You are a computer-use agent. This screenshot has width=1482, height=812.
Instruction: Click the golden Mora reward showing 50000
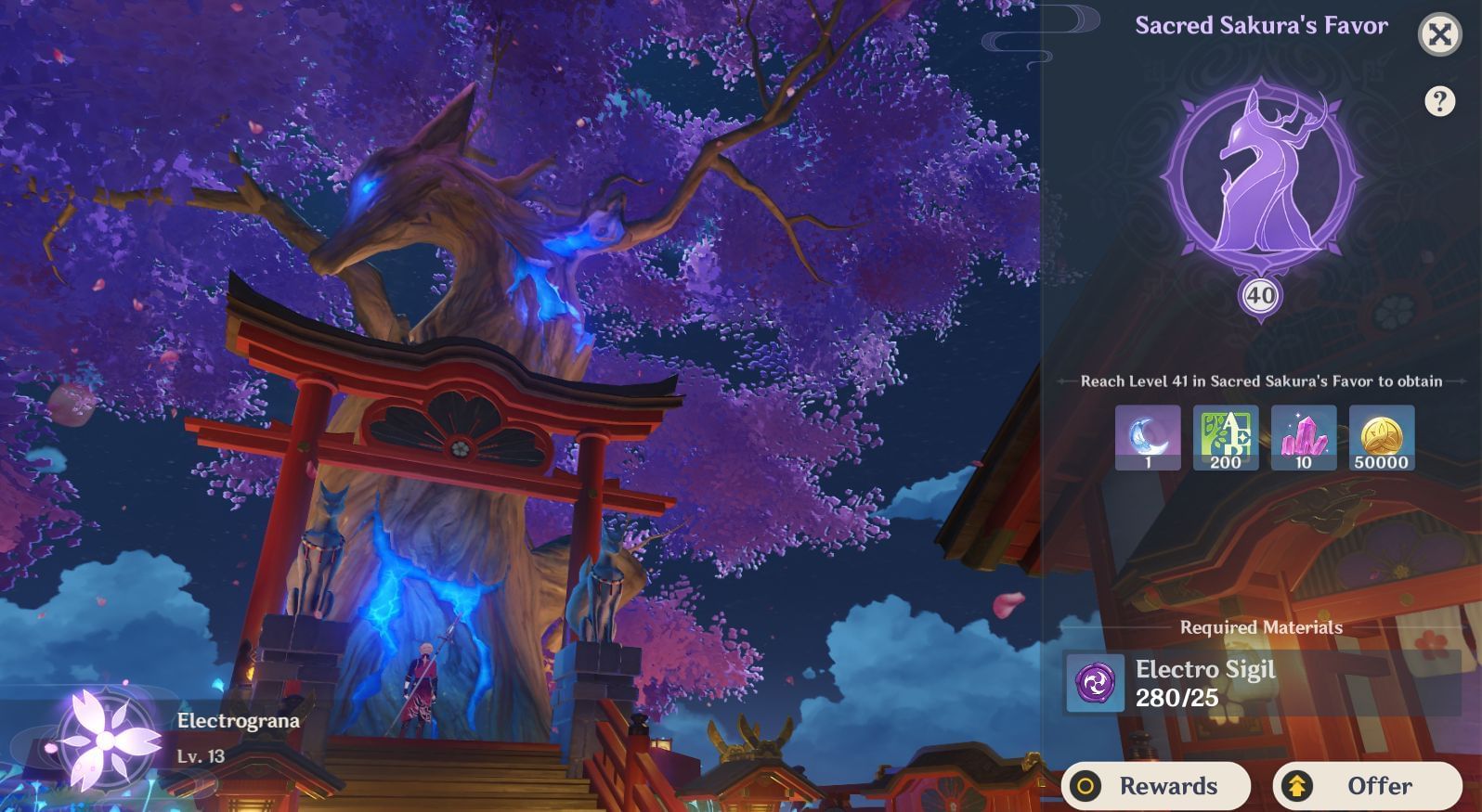click(x=1384, y=436)
